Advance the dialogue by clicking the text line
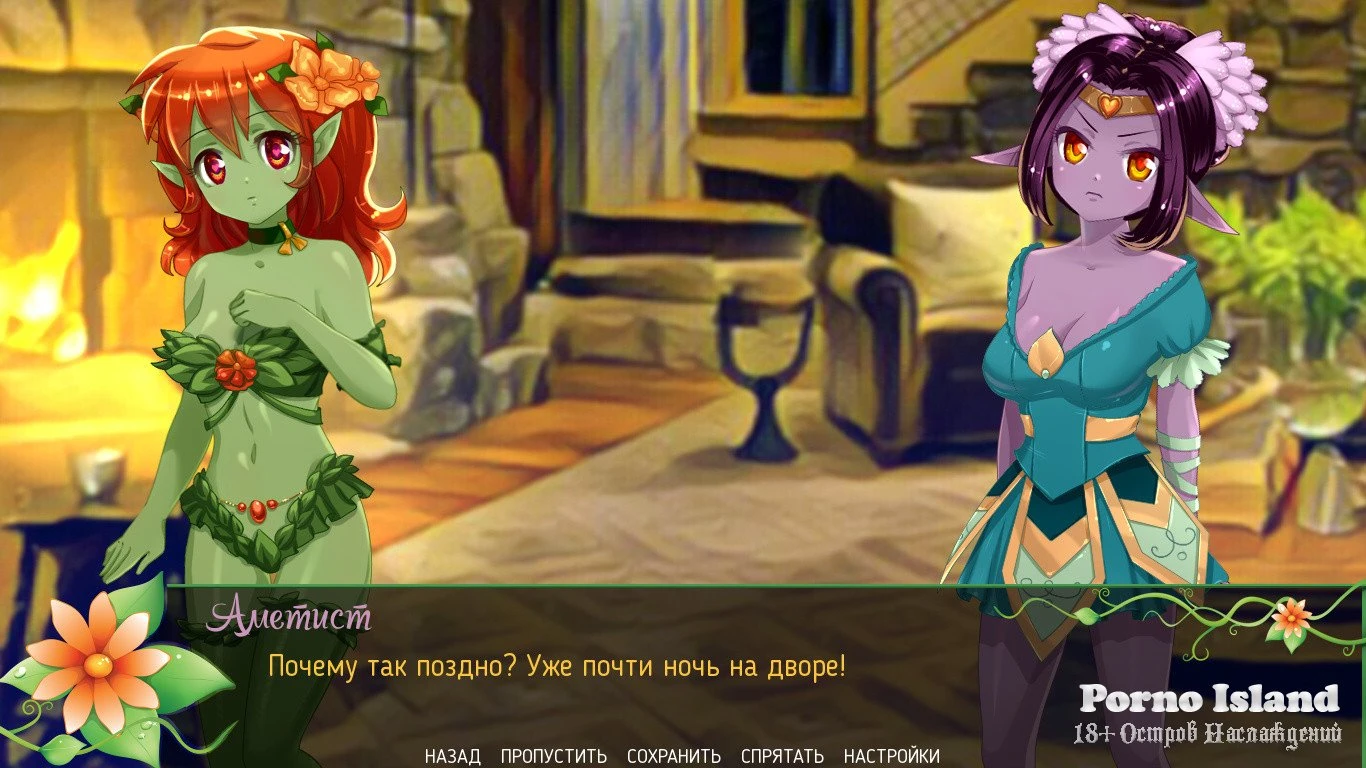 coord(556,665)
